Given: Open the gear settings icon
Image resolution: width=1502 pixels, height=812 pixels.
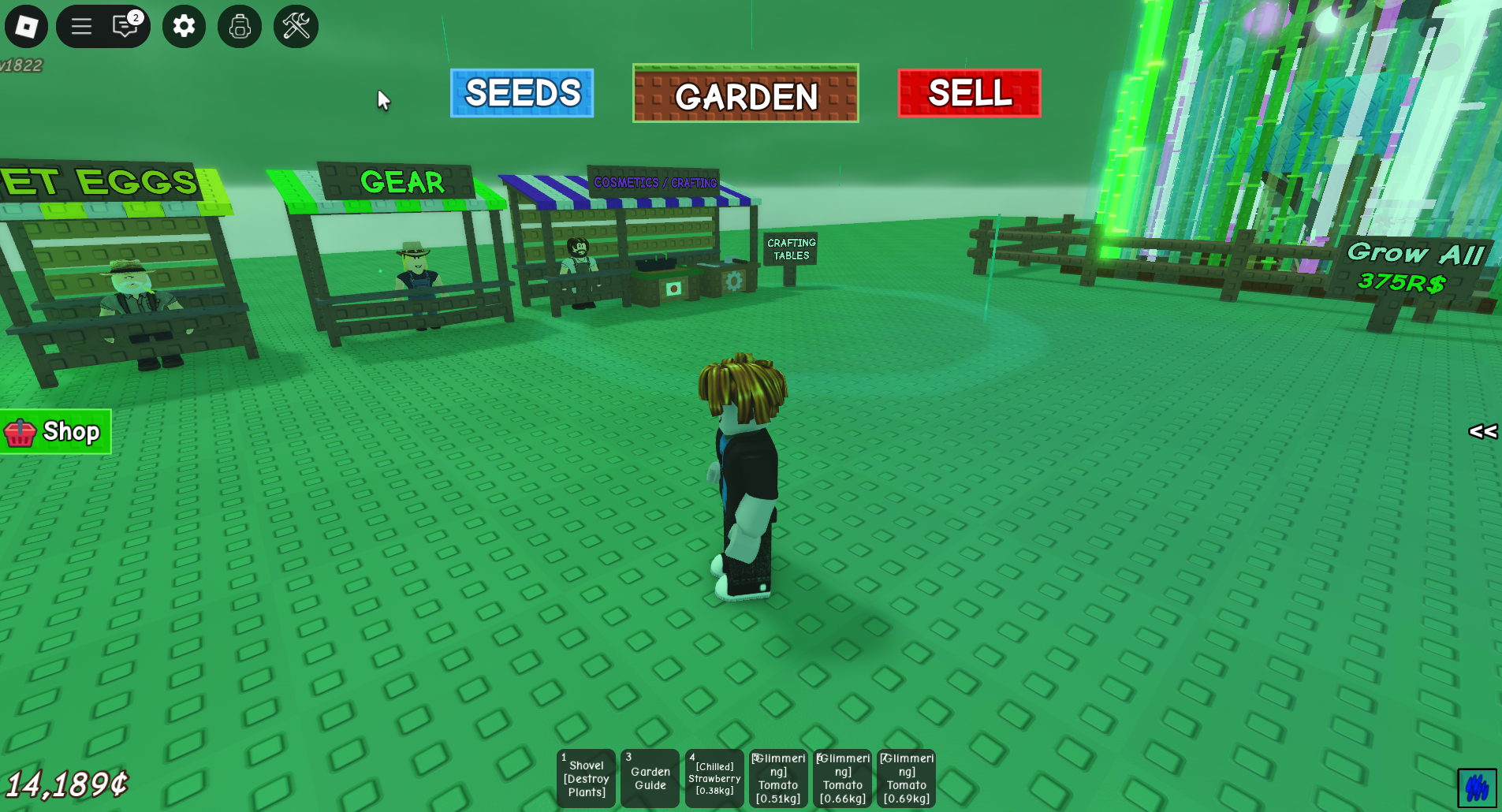Looking at the screenshot, I should pyautogui.click(x=184, y=27).
